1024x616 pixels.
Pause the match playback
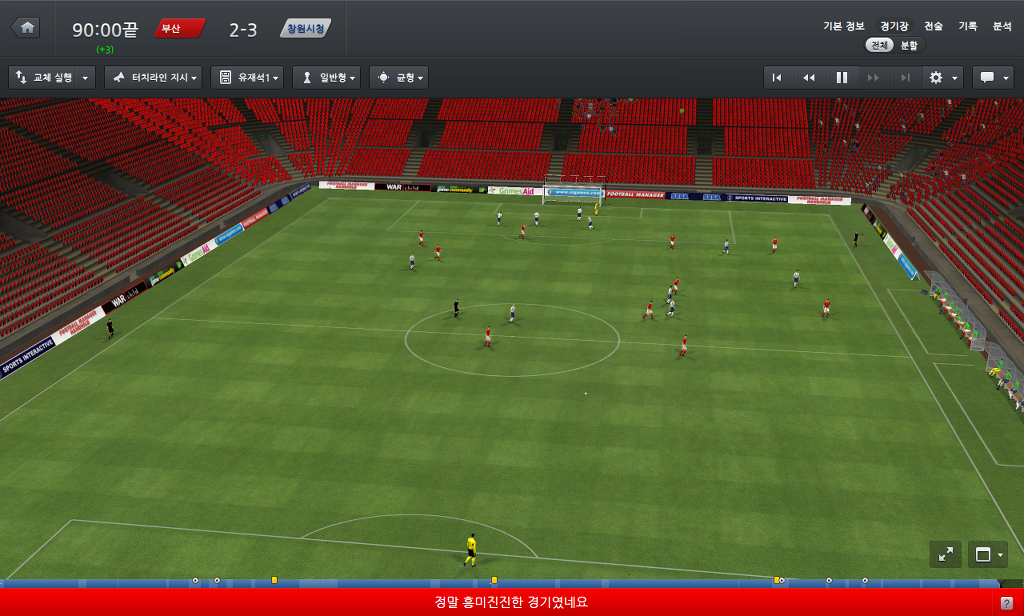click(842, 77)
